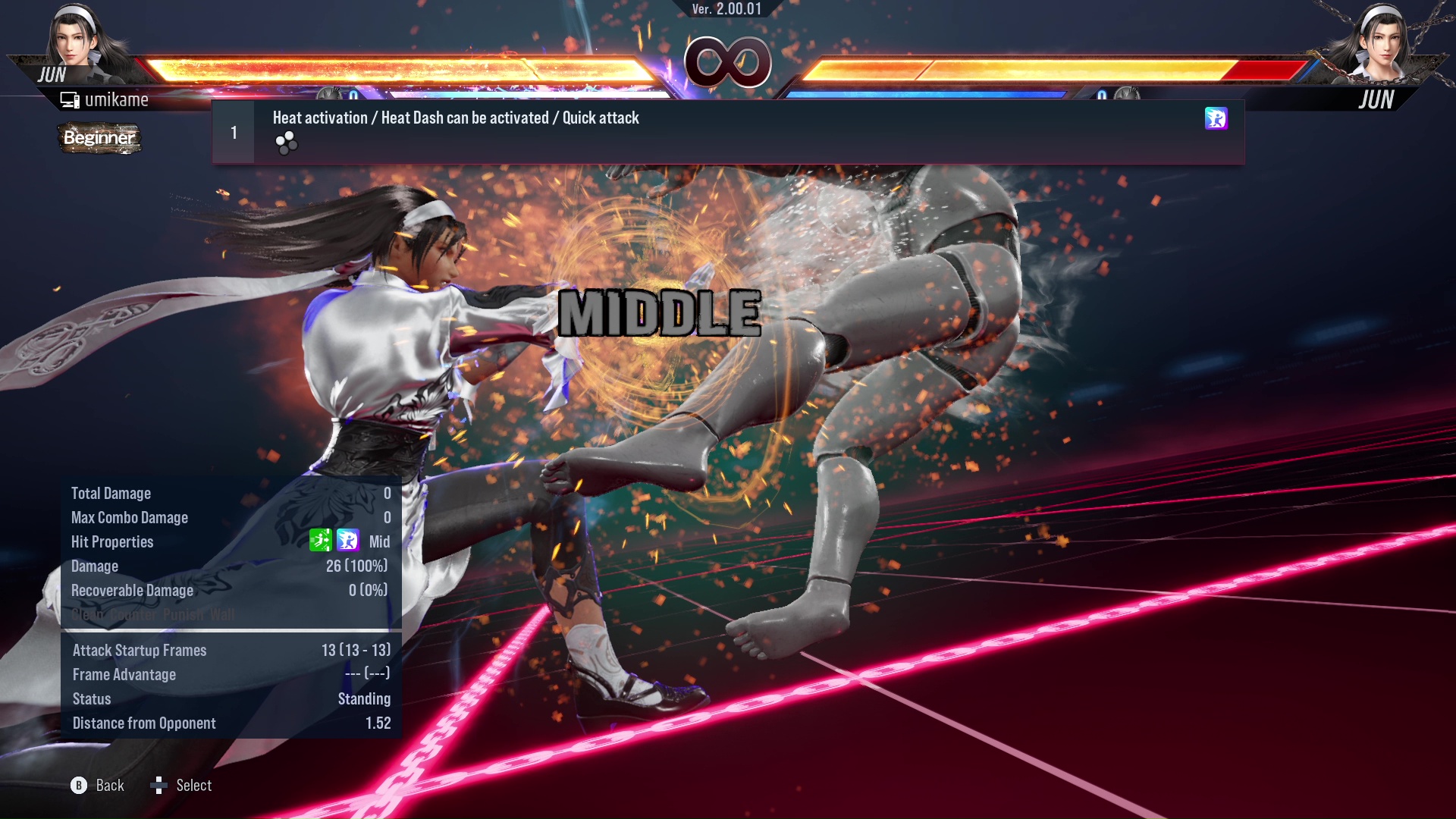The image size is (1456, 819).
Task: Click the purple Heat icon beside Mid
Action: coord(347,541)
